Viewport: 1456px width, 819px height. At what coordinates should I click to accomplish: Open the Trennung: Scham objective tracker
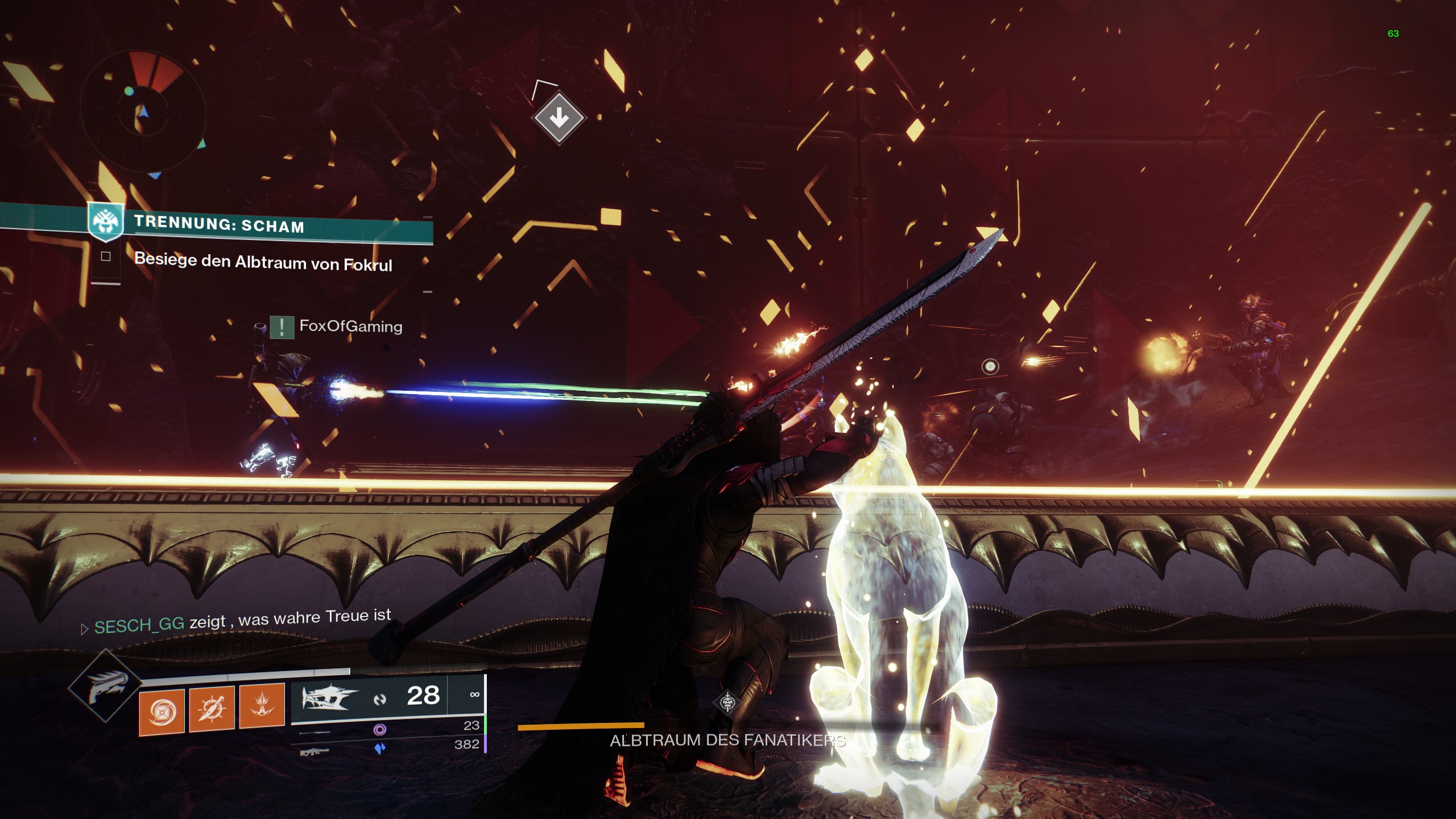[219, 224]
